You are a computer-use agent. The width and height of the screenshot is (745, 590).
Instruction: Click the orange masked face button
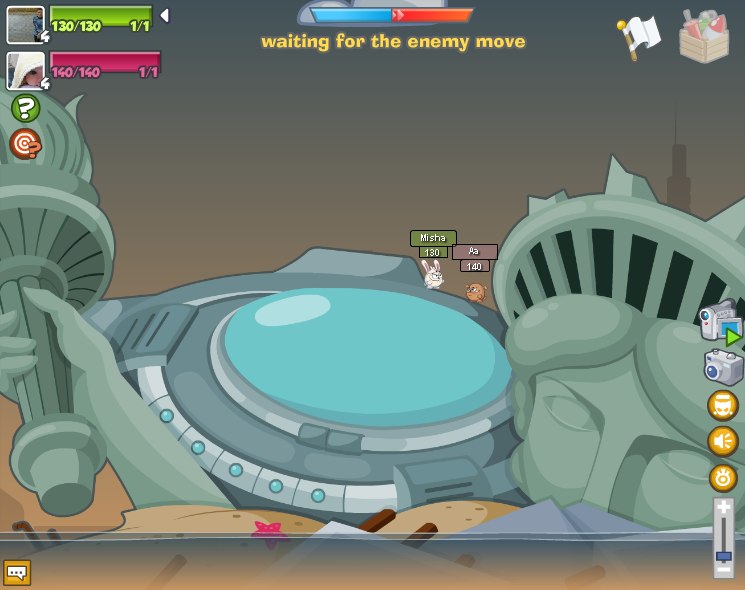(x=722, y=405)
